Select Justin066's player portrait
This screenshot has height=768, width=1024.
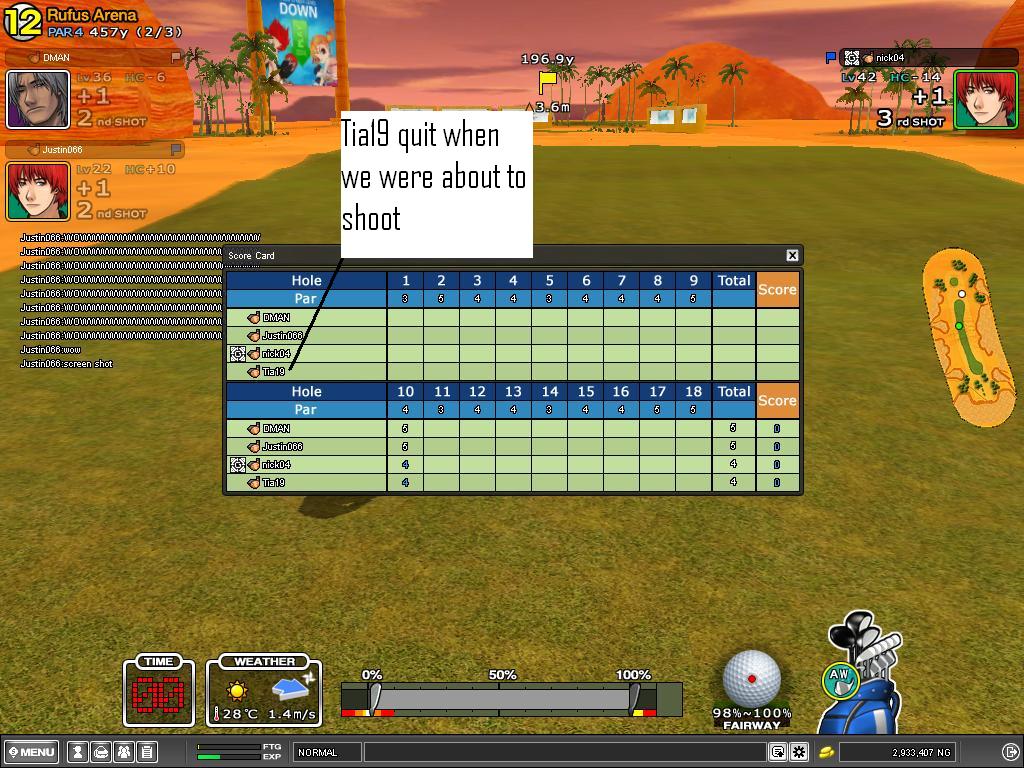tap(38, 191)
